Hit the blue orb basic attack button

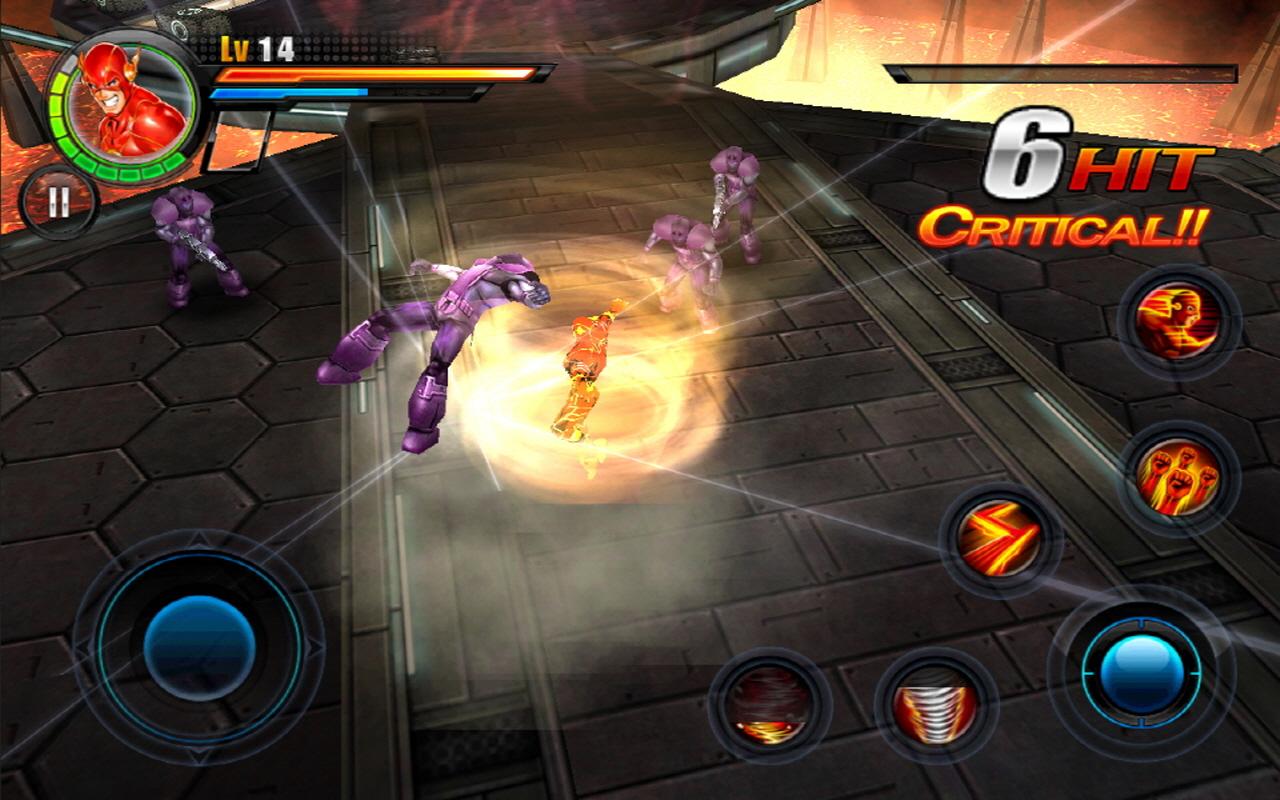pos(1141,672)
